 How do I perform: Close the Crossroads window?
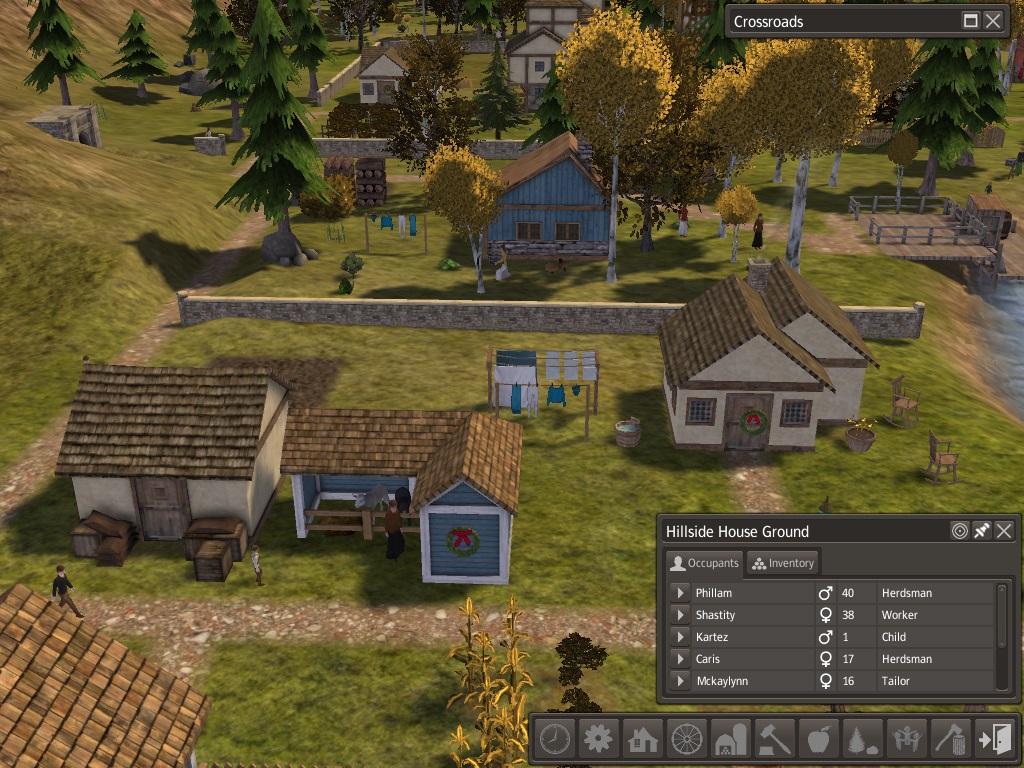(x=993, y=21)
